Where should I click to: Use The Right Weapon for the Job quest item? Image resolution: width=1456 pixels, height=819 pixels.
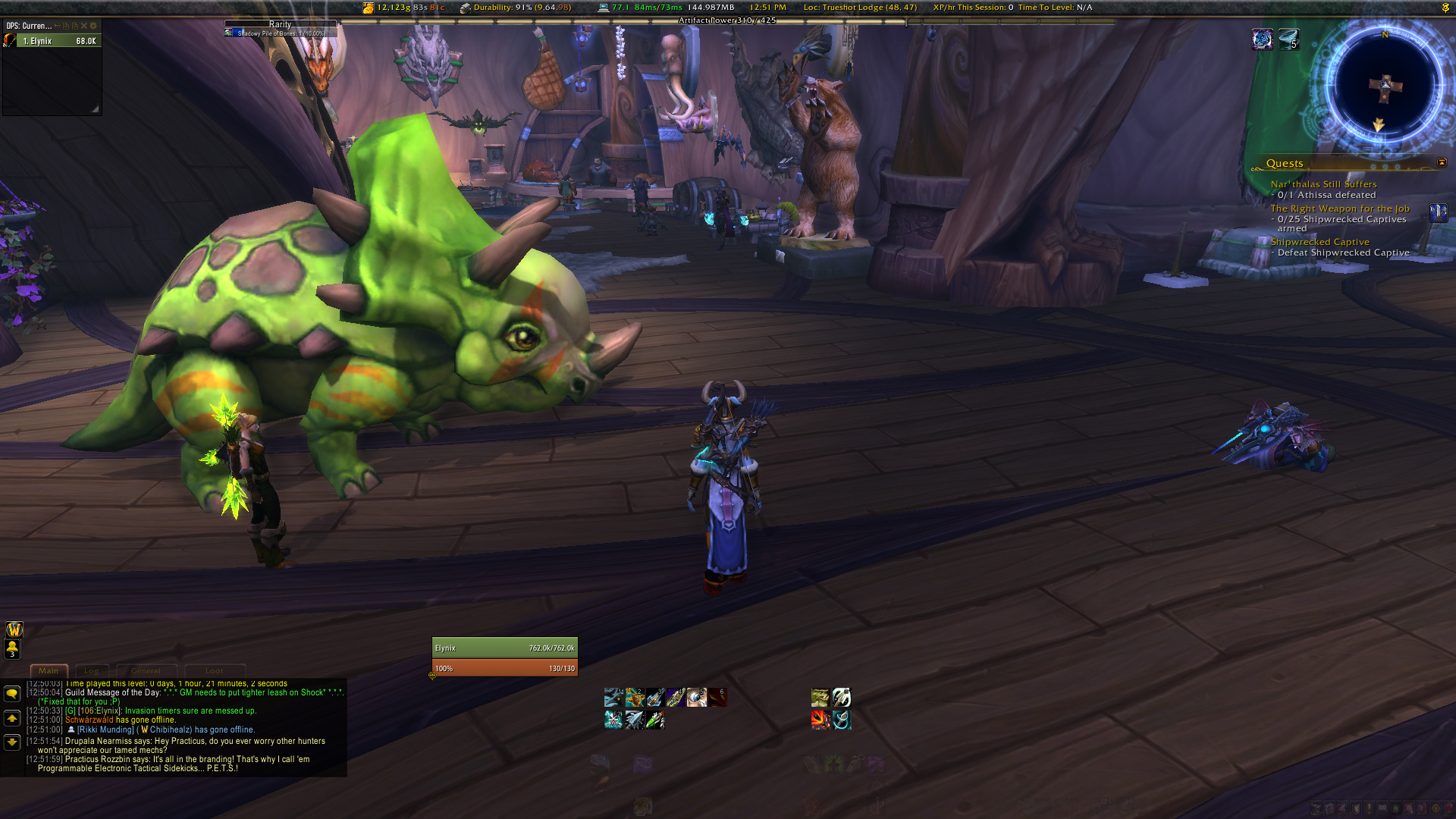tap(1438, 212)
